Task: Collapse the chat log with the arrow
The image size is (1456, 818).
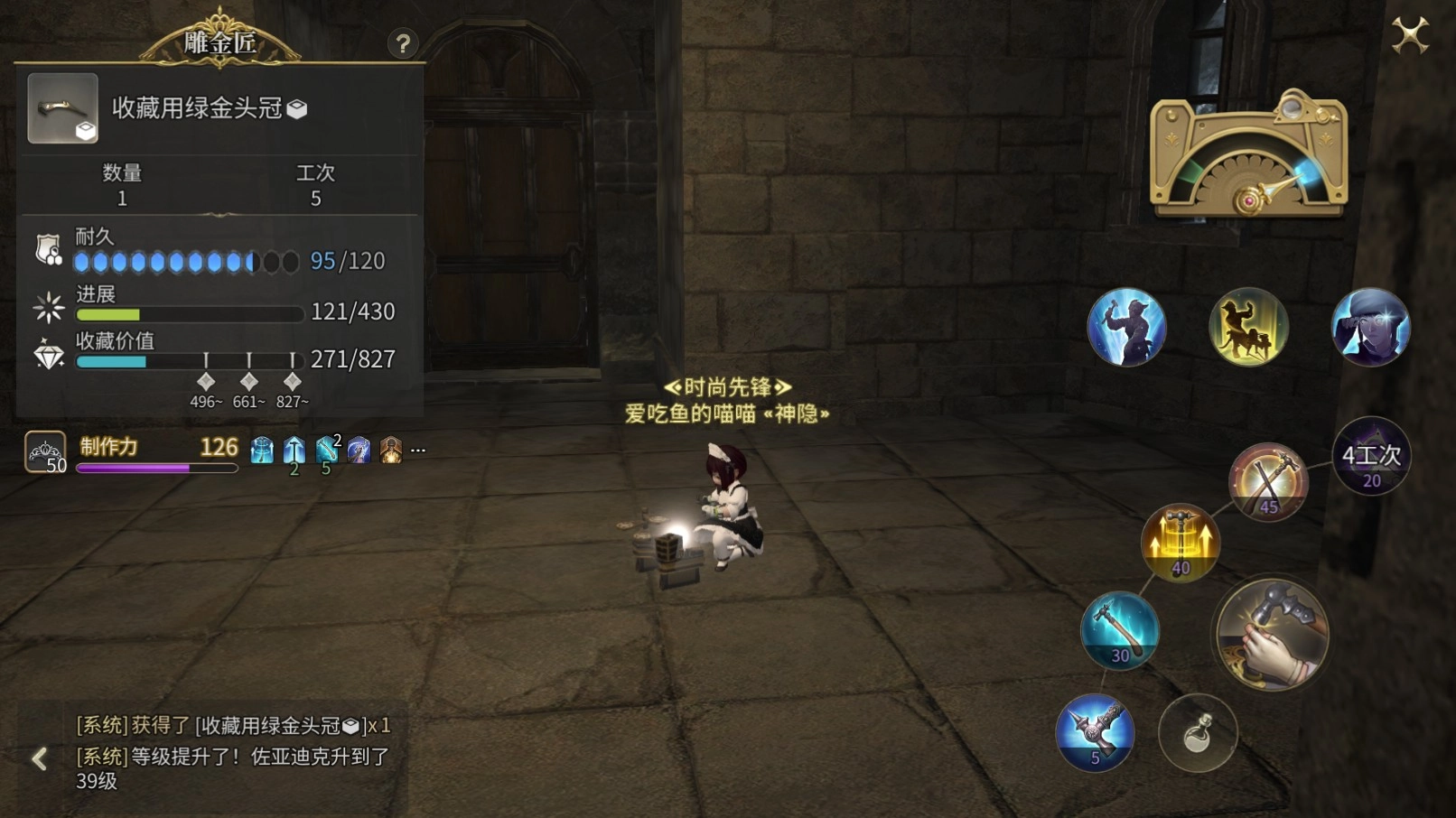Action: tap(39, 758)
